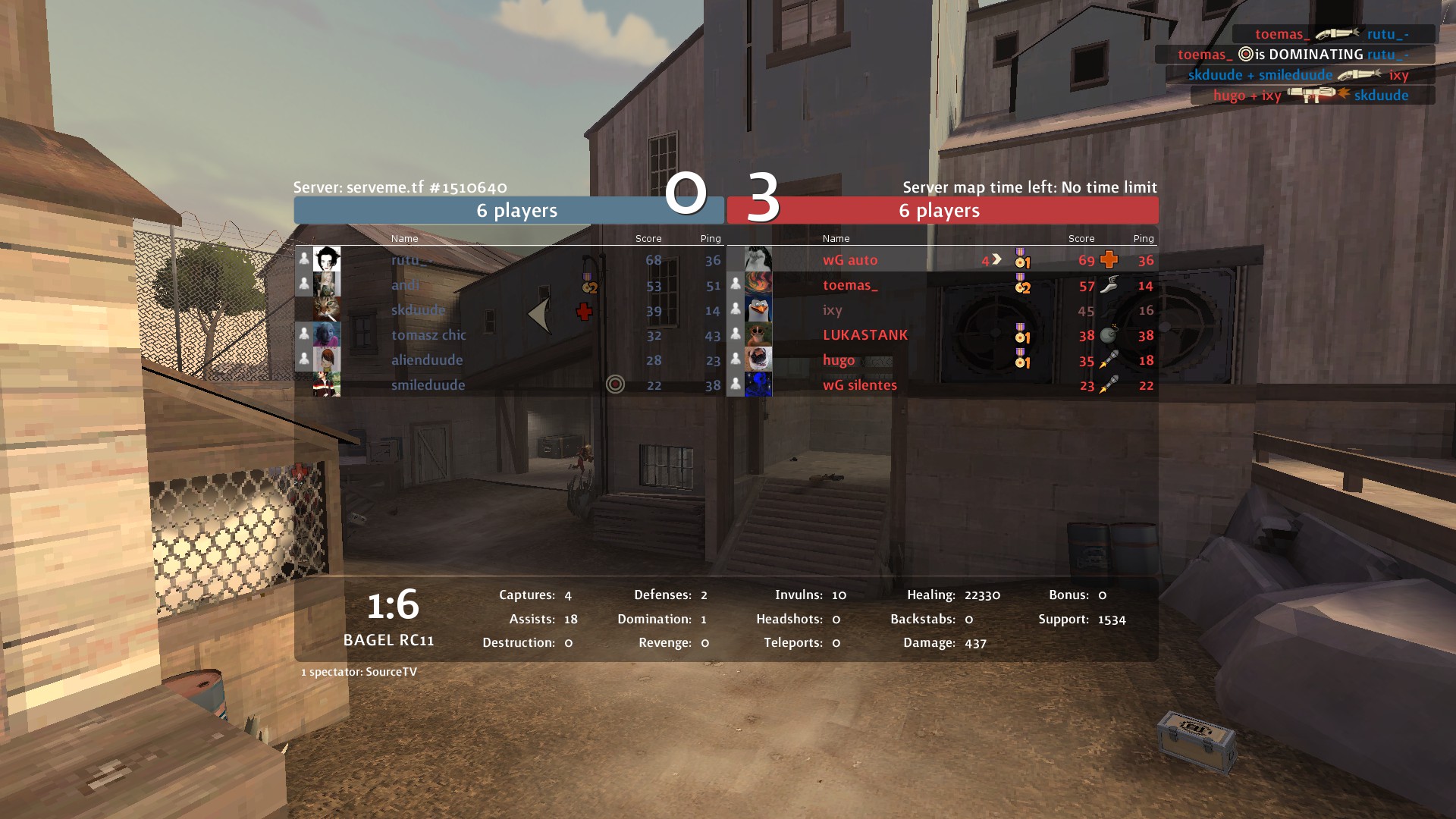Open rutu_-'s avatar thumbnail

pos(327,259)
